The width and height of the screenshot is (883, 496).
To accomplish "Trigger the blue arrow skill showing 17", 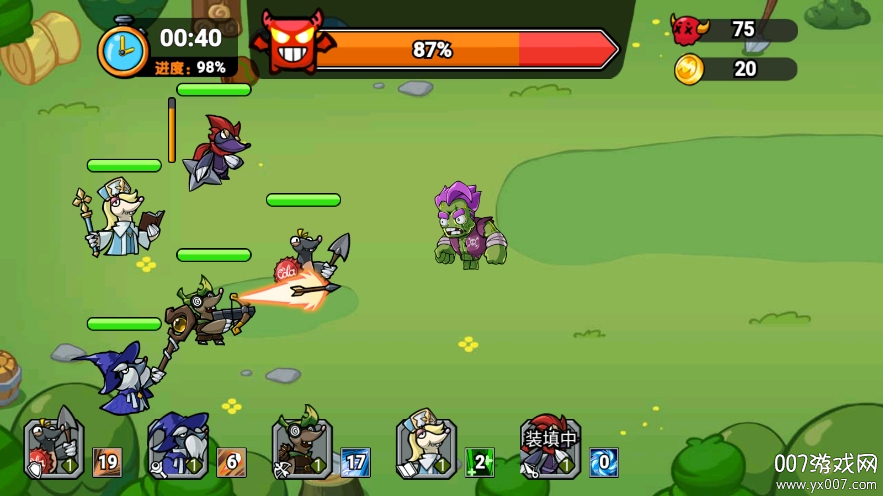I will click(x=355, y=462).
